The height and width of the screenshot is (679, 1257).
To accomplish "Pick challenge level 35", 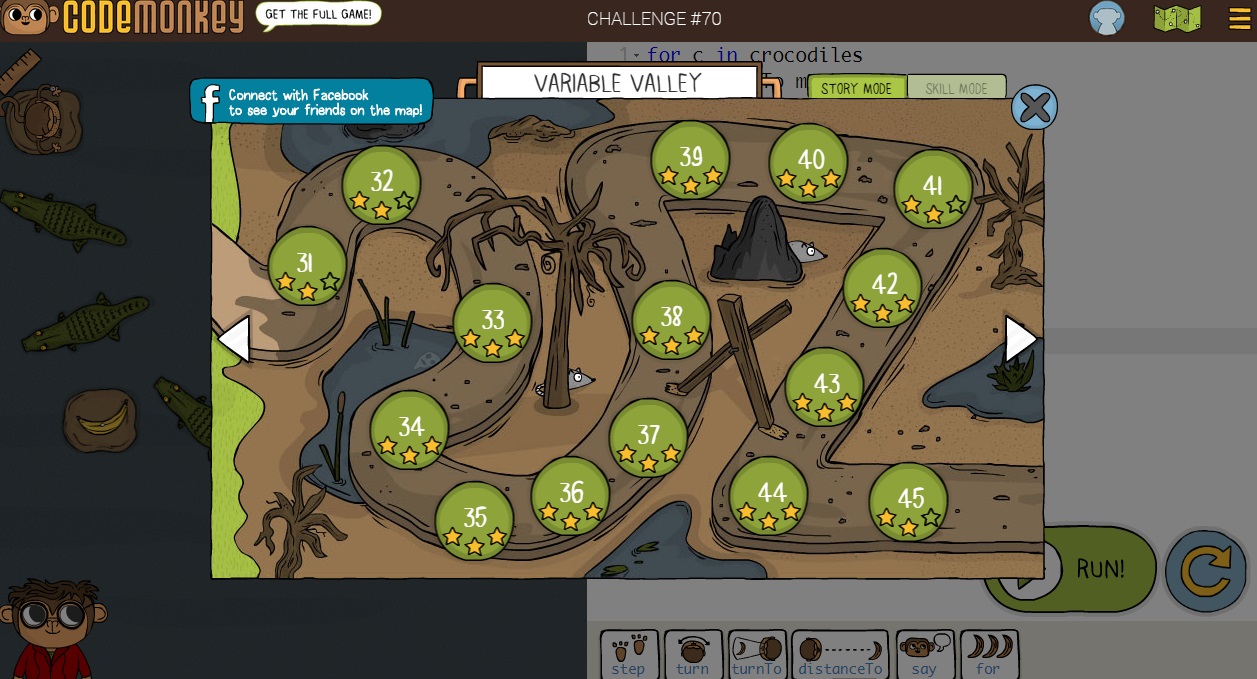I will pyautogui.click(x=474, y=520).
